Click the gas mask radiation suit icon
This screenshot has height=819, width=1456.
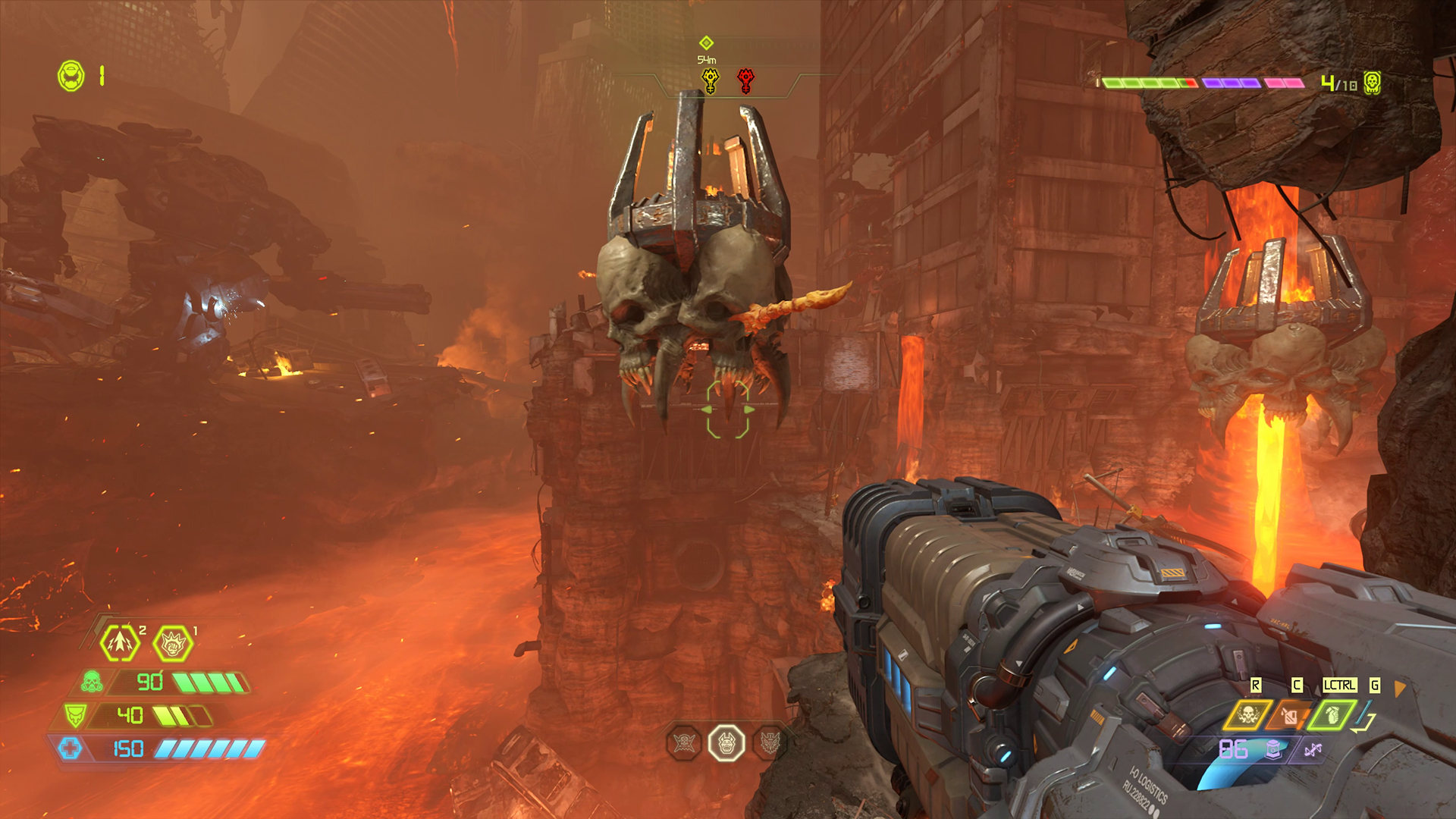pos(93,682)
